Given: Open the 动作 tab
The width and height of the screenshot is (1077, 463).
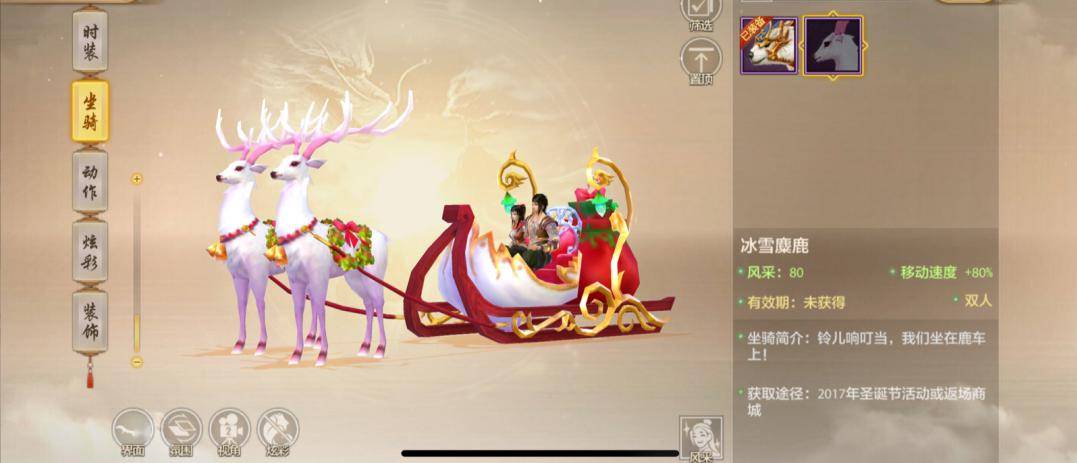Looking at the screenshot, I should [x=91, y=181].
